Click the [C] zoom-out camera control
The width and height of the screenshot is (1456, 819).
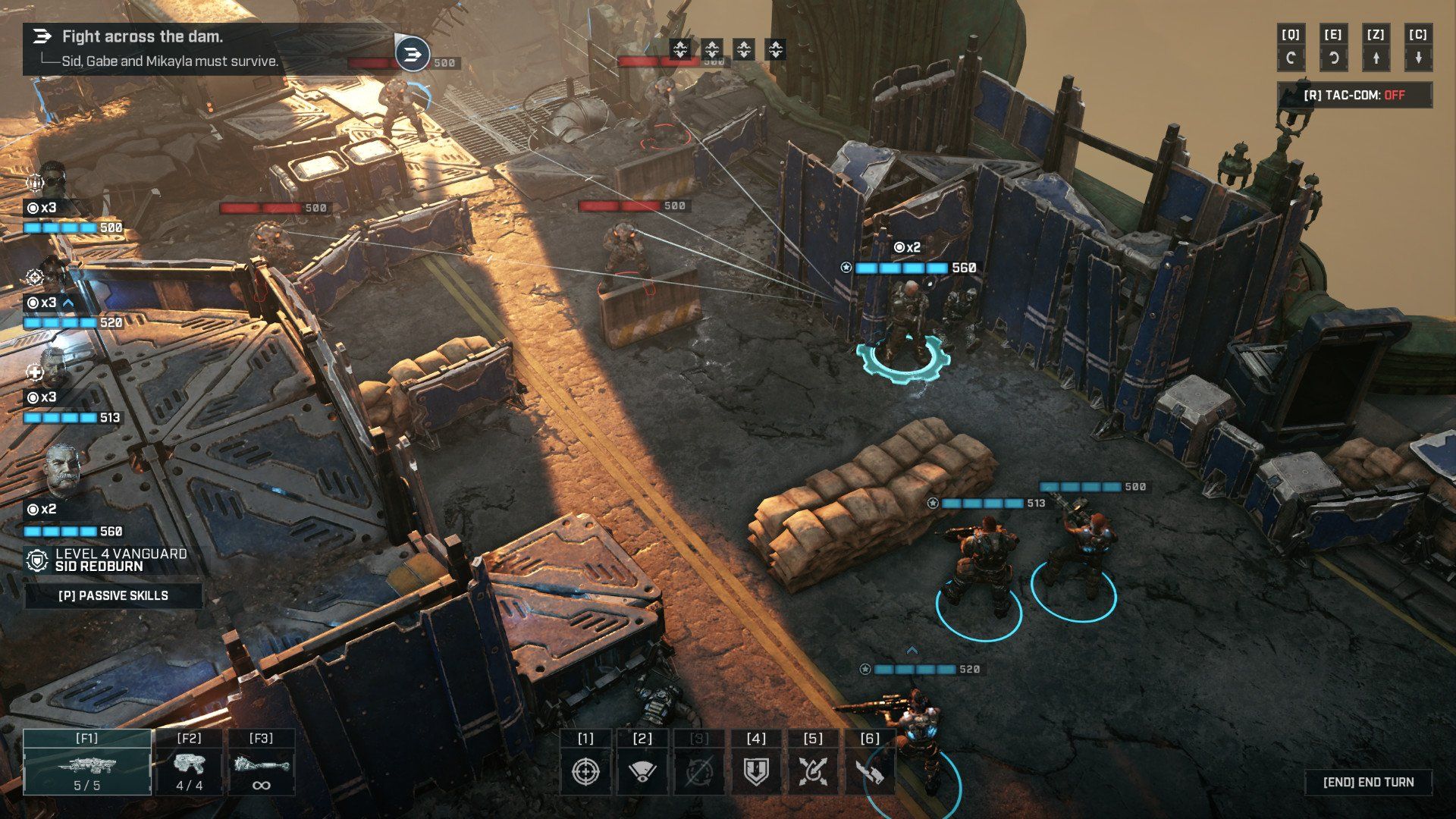[1419, 45]
